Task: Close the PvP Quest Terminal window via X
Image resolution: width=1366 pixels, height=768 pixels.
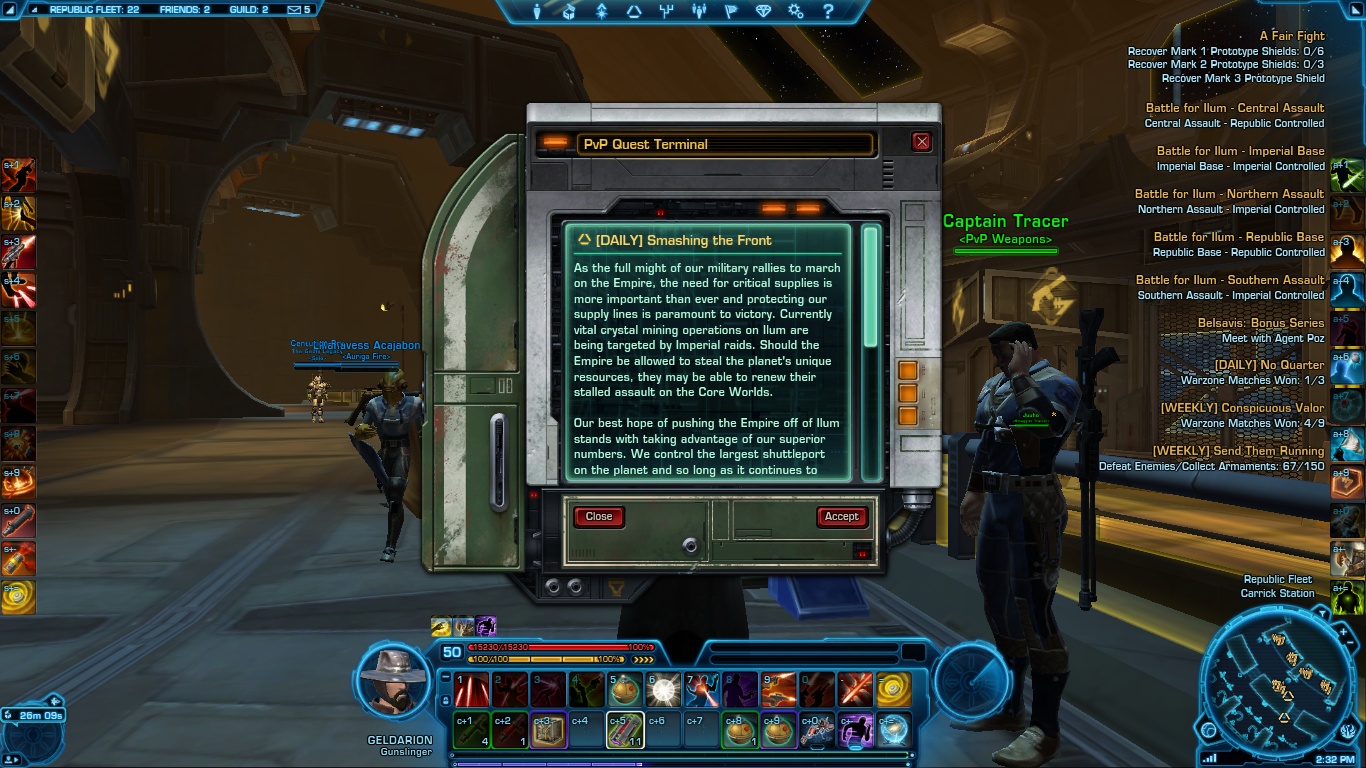Action: [x=922, y=142]
